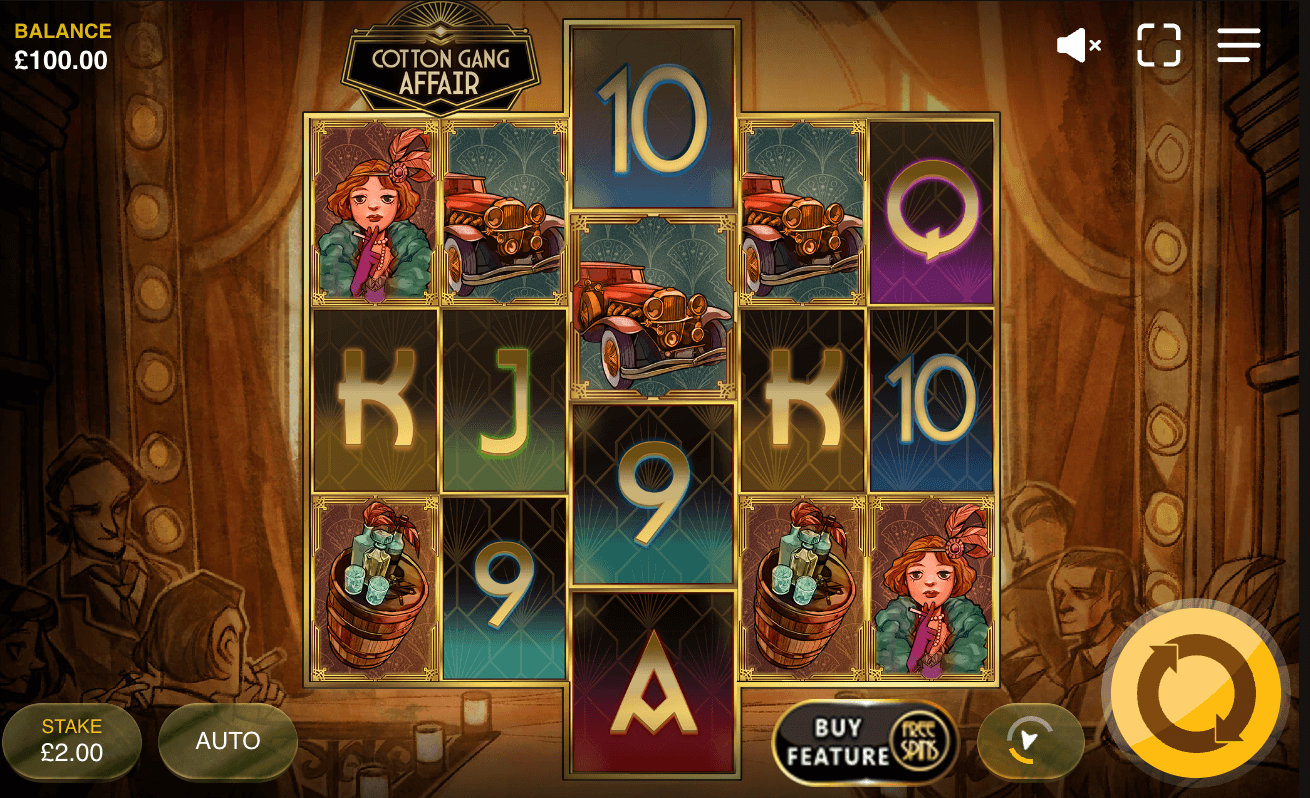
Task: Open the Auto spin options
Action: [x=228, y=741]
